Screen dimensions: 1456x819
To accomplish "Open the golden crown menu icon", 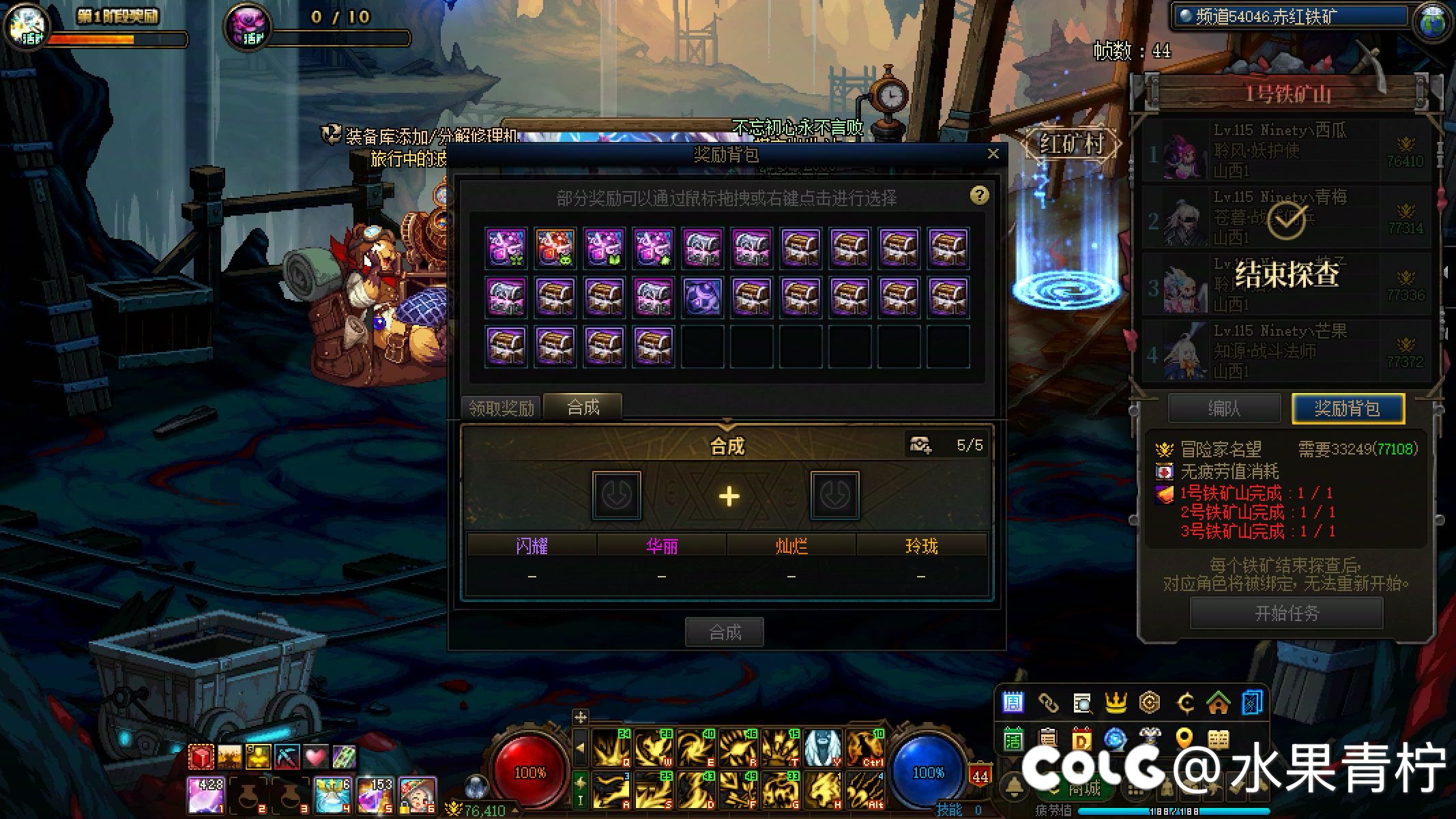I will click(x=1116, y=702).
